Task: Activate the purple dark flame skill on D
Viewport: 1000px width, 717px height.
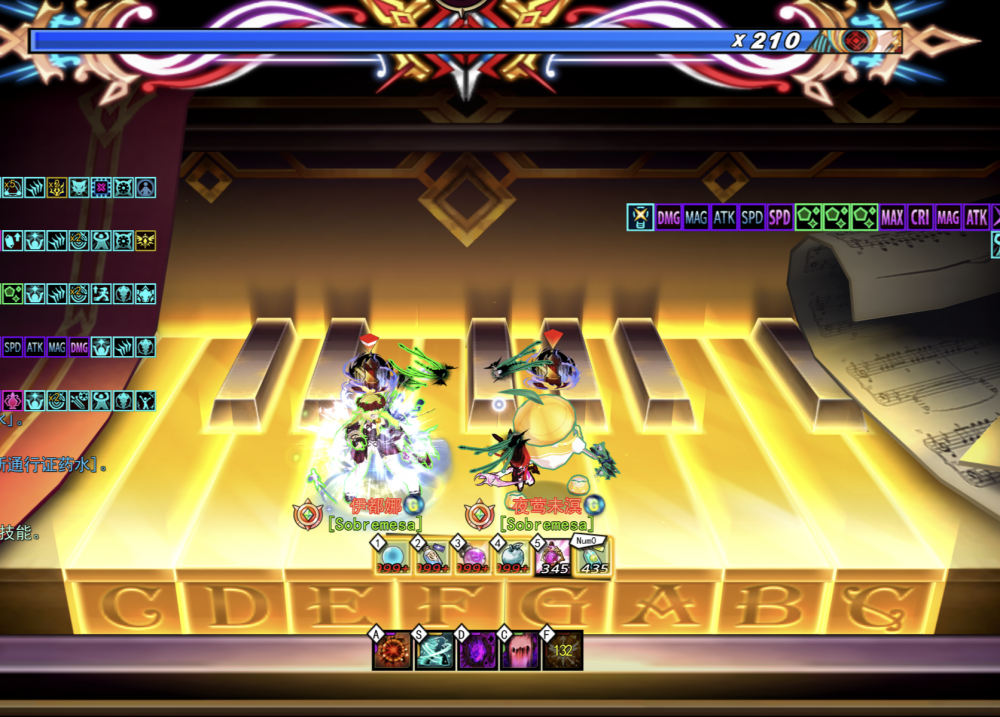Action: tap(477, 650)
